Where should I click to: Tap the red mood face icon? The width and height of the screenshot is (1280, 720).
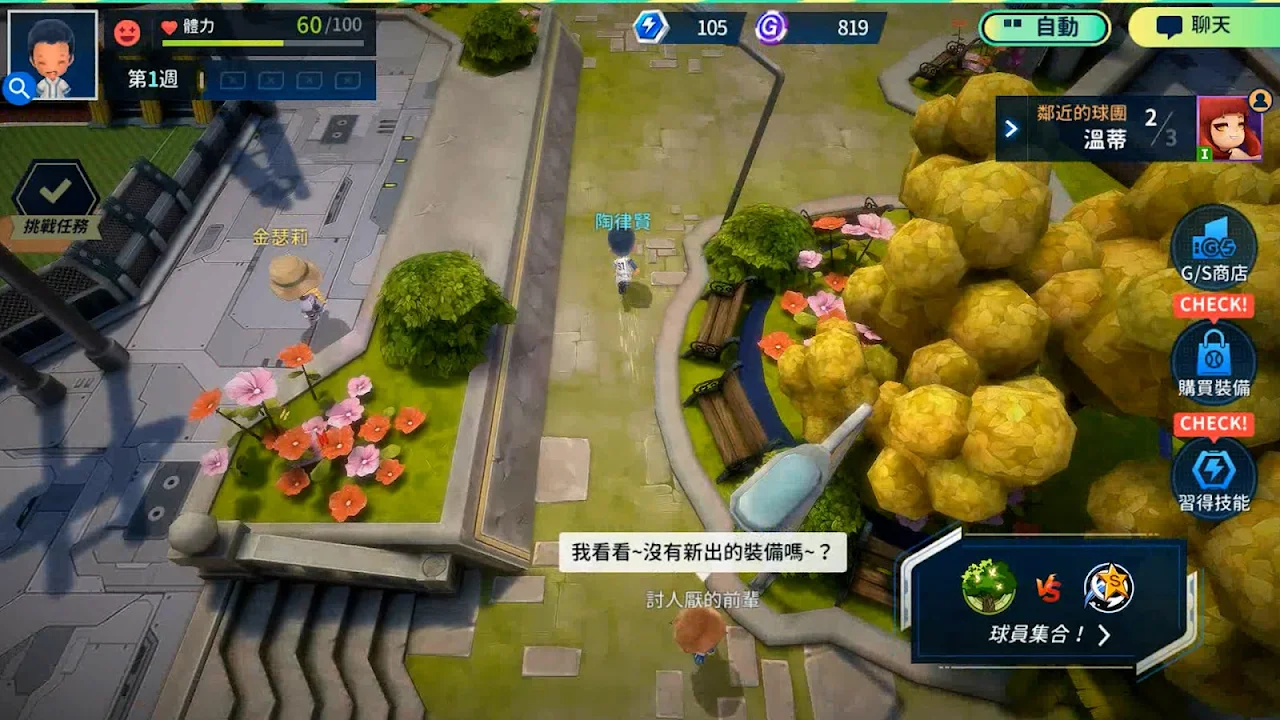(127, 33)
